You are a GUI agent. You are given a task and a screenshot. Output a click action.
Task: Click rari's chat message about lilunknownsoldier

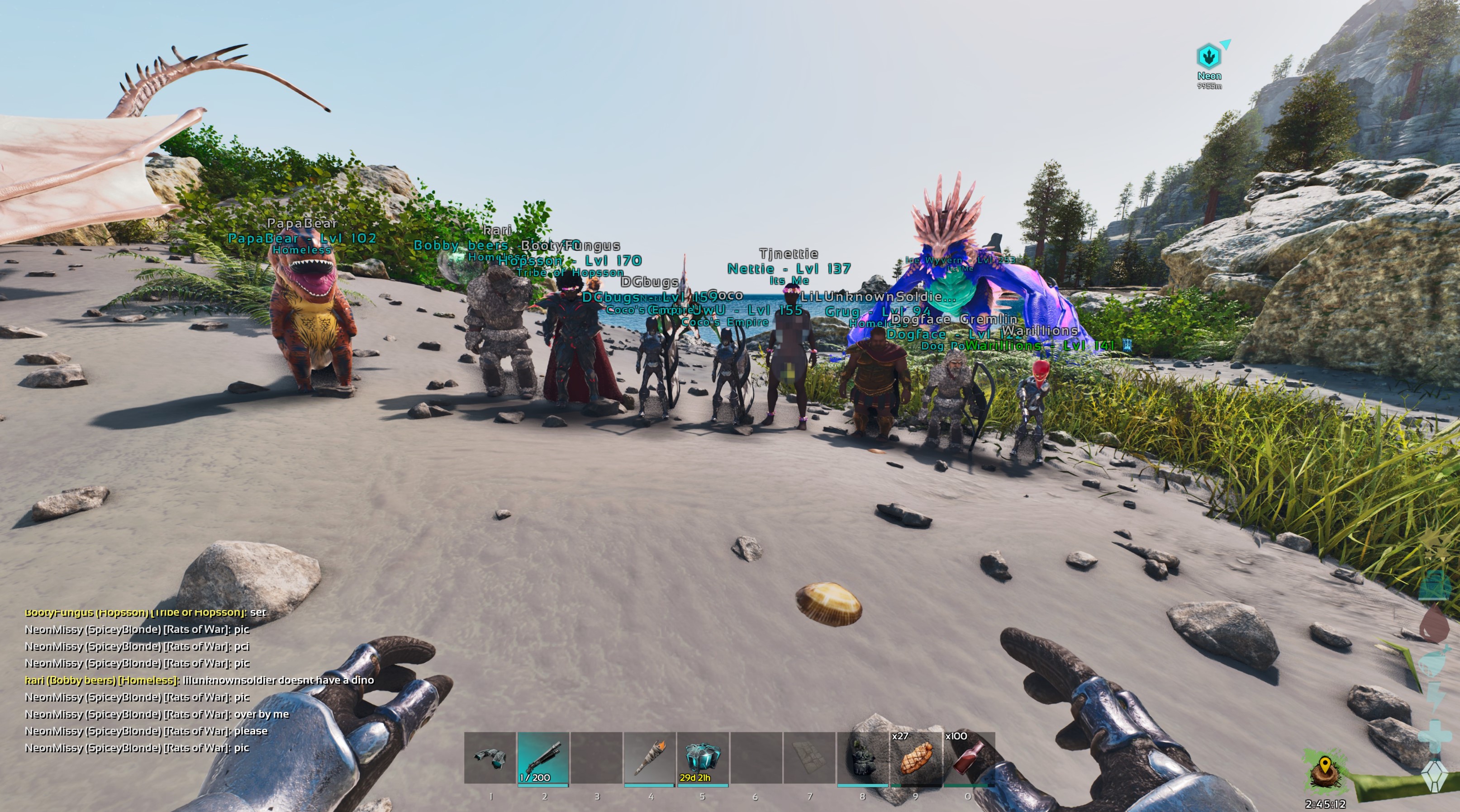(200, 680)
